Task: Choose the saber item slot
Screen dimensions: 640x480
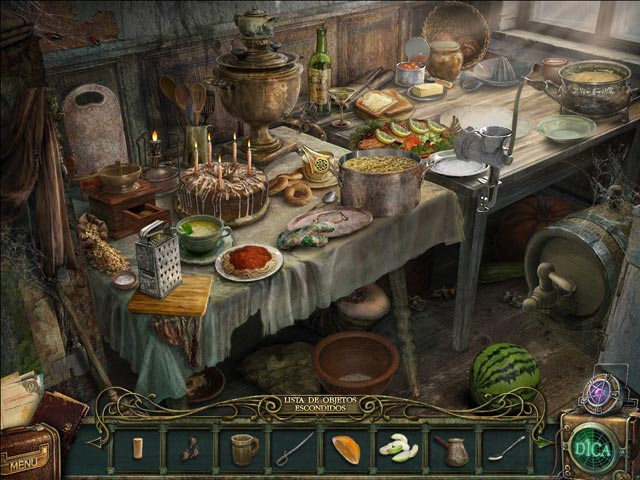Action: point(295,448)
